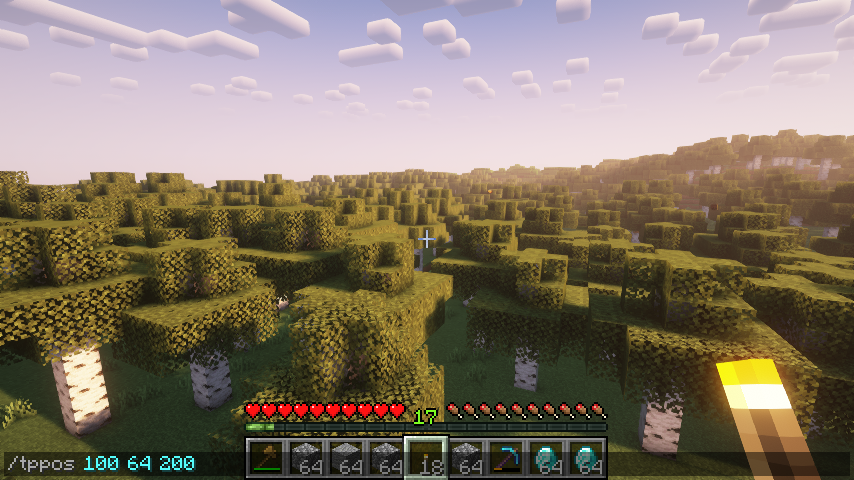Select the torch stack of 18
This screenshot has width=854, height=480.
point(426,459)
